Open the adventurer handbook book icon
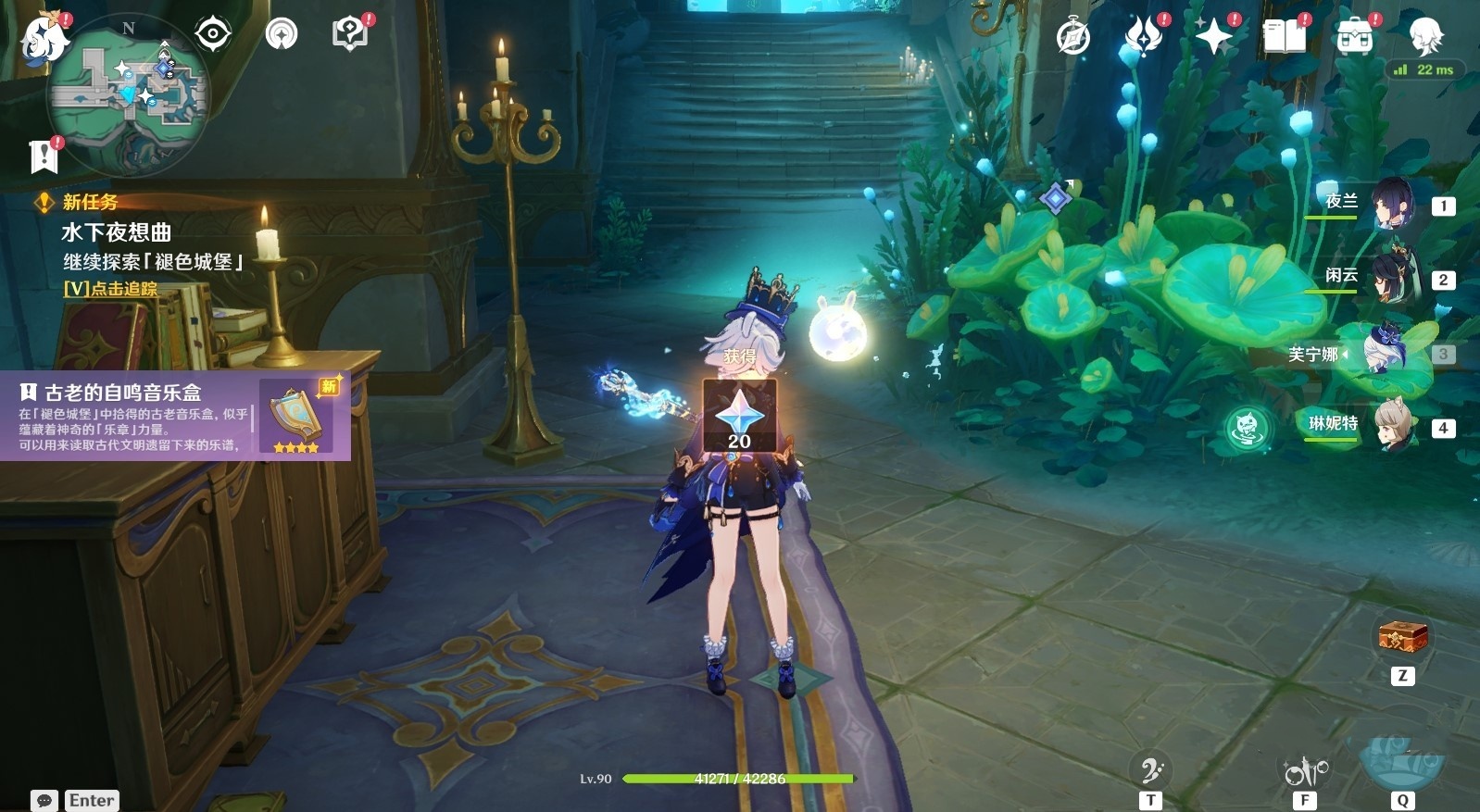The width and height of the screenshot is (1480, 812). [x=1284, y=38]
